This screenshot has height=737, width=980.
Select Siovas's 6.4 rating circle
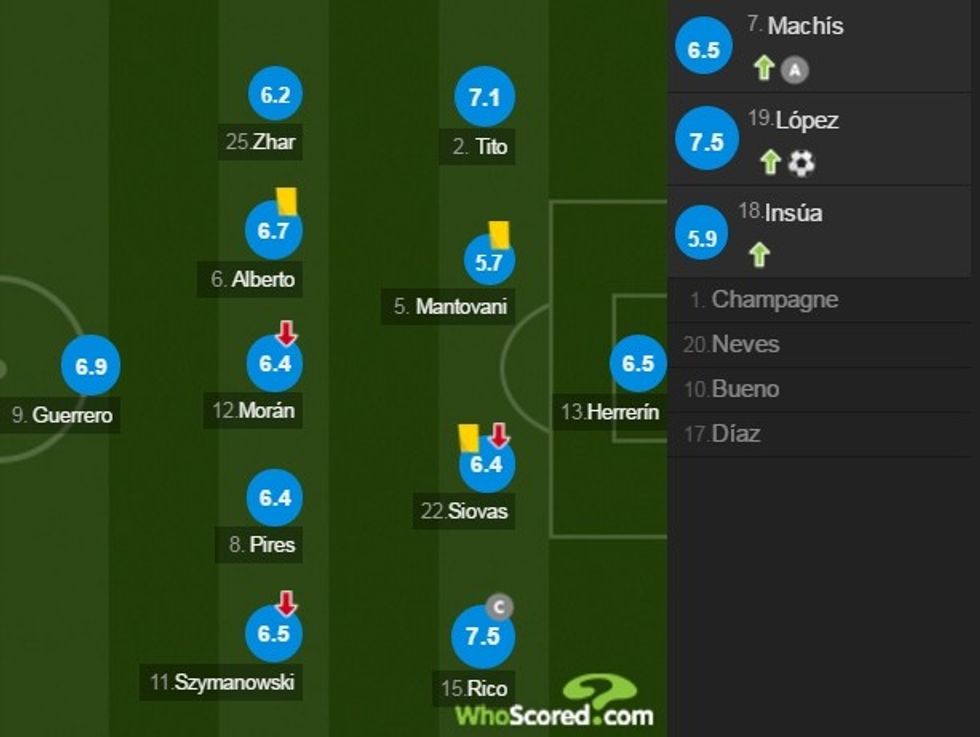click(x=486, y=464)
